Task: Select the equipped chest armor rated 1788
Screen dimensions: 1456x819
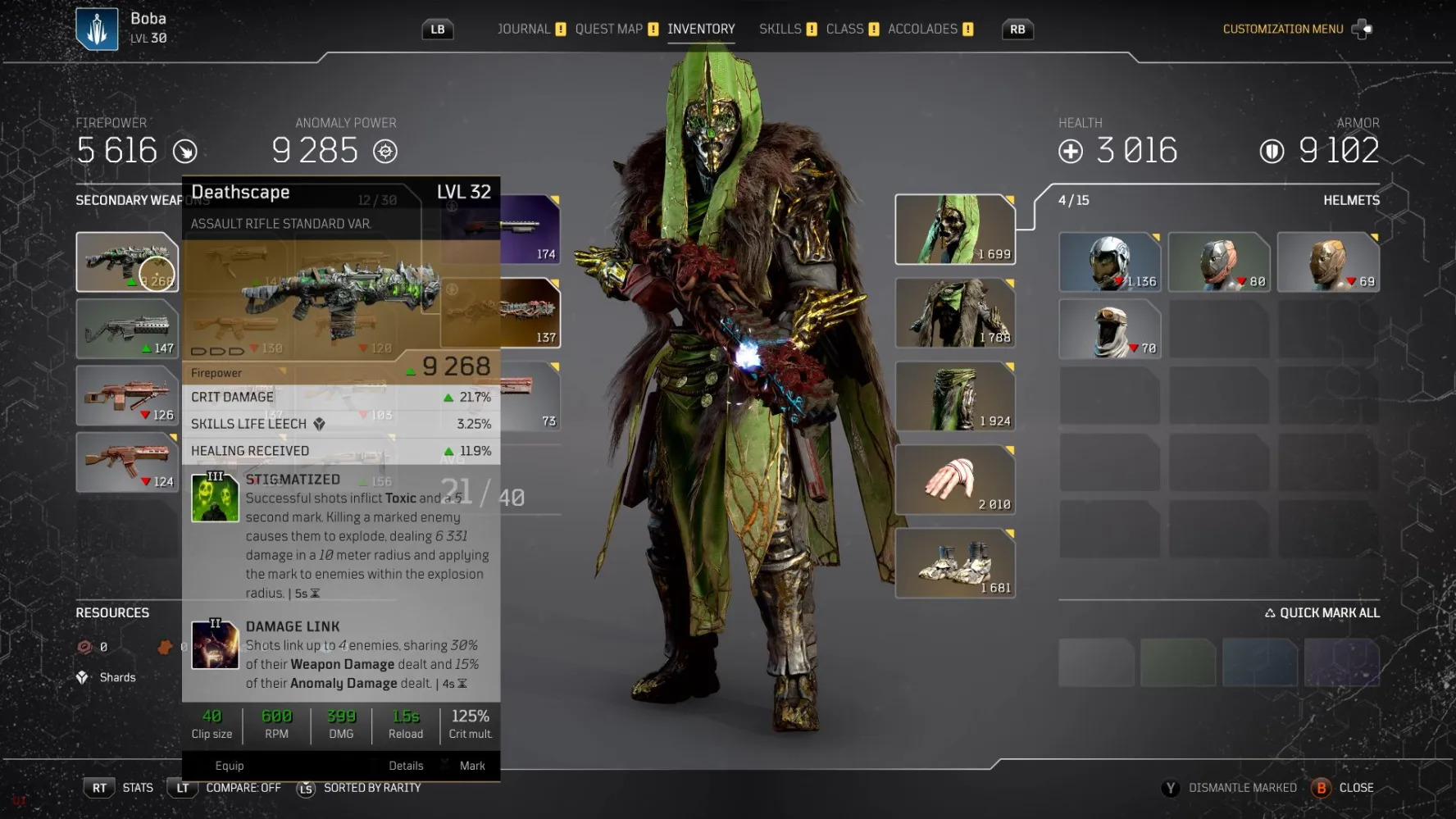Action: coord(954,313)
